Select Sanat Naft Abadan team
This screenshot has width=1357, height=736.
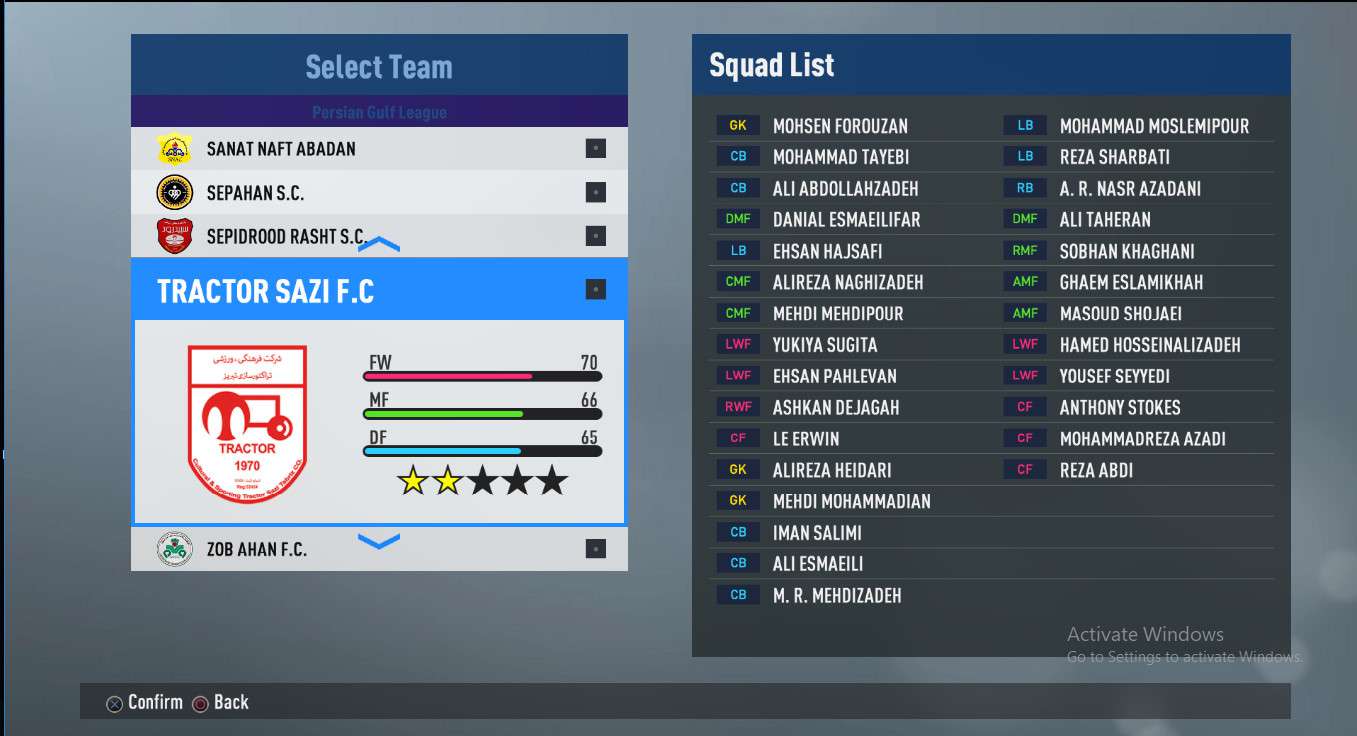click(281, 149)
